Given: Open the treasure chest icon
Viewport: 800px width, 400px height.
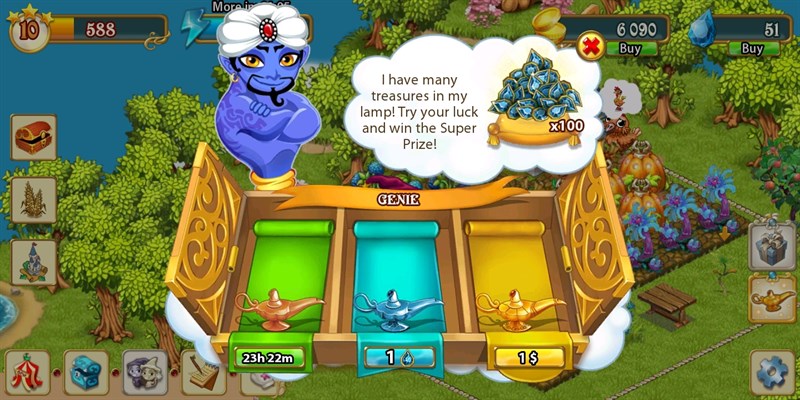Looking at the screenshot, I should coord(33,138).
